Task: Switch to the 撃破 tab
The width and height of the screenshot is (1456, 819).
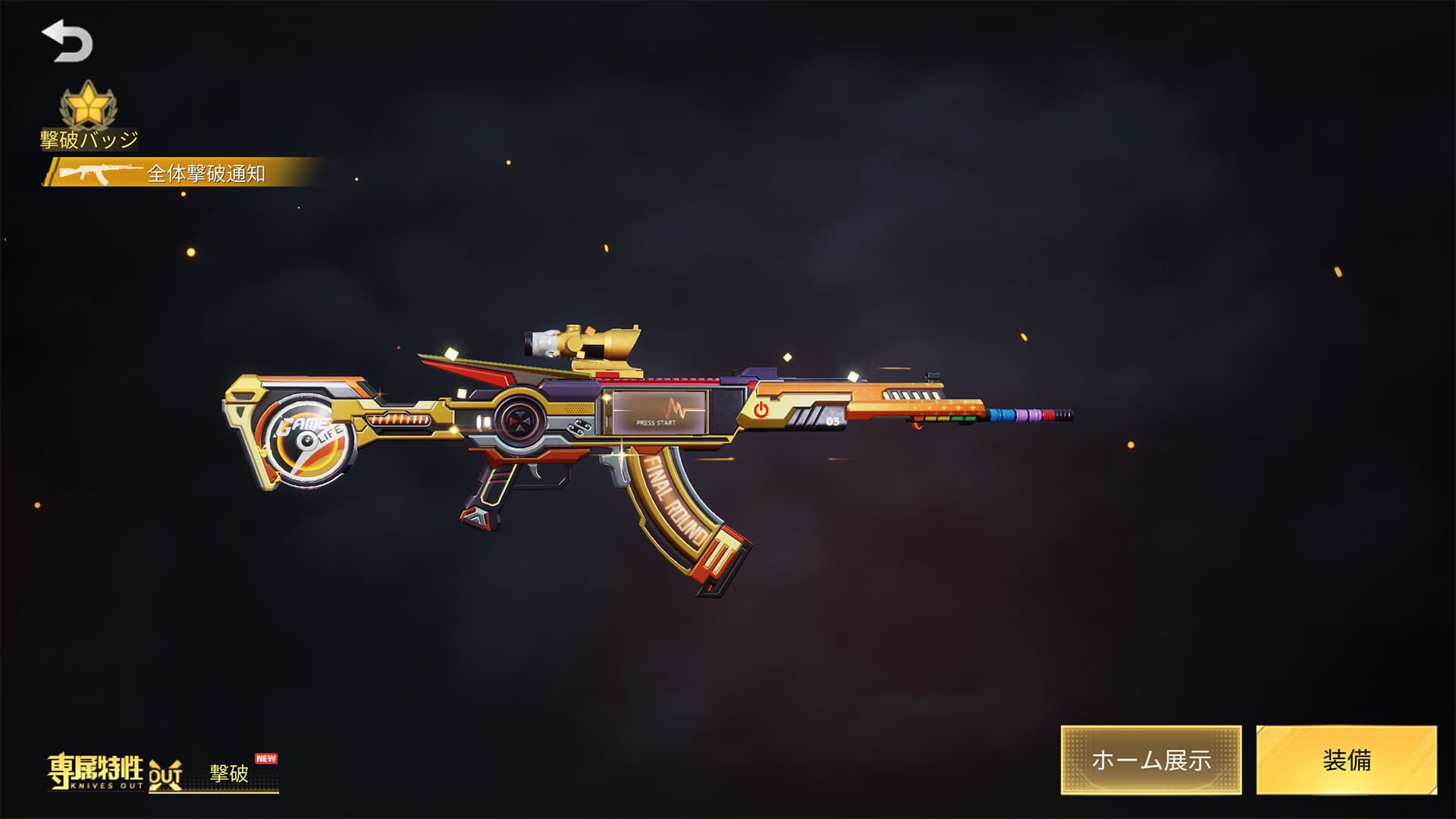Action: [229, 773]
